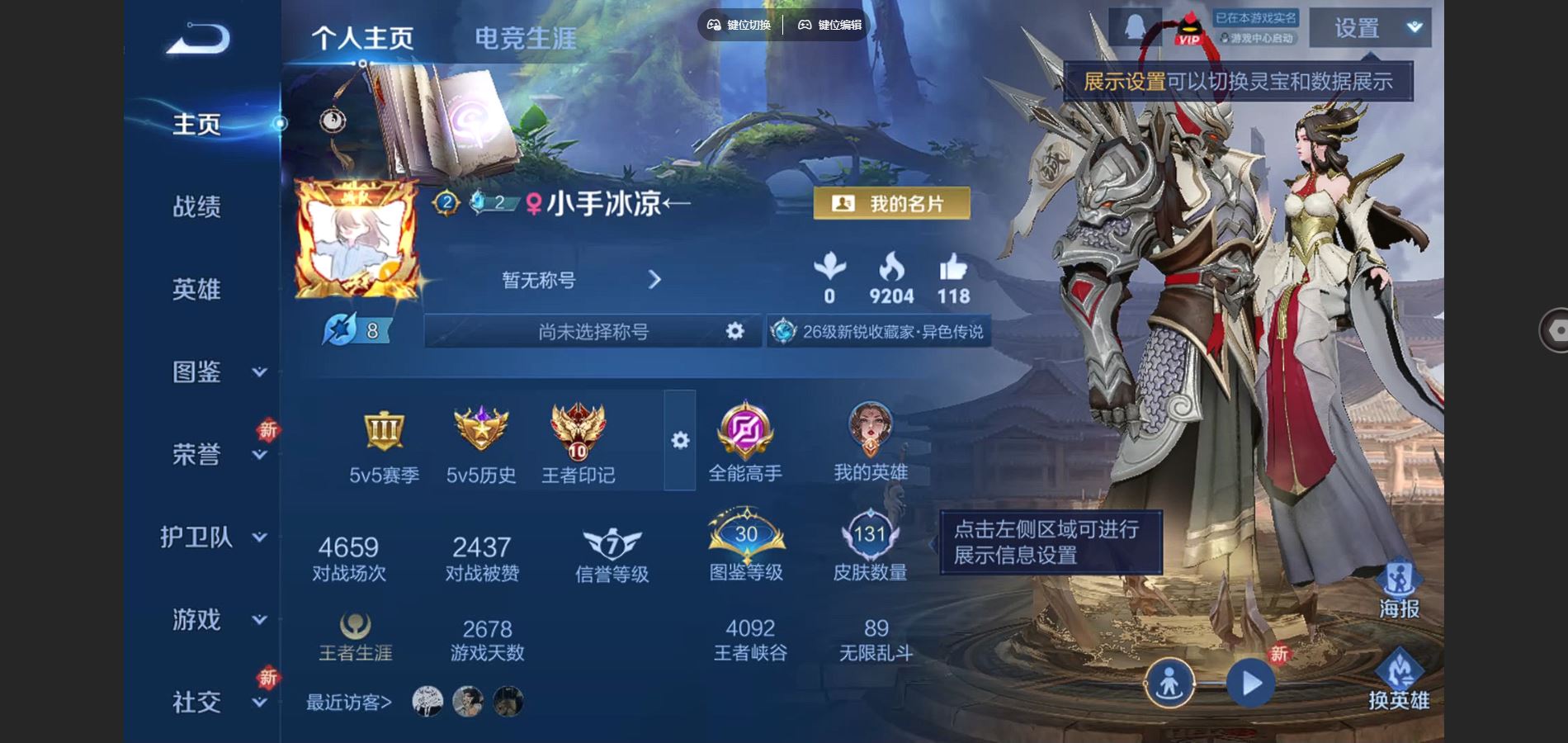Go back using the return arrow
Viewport: 1568px width, 743px height.
point(198,39)
